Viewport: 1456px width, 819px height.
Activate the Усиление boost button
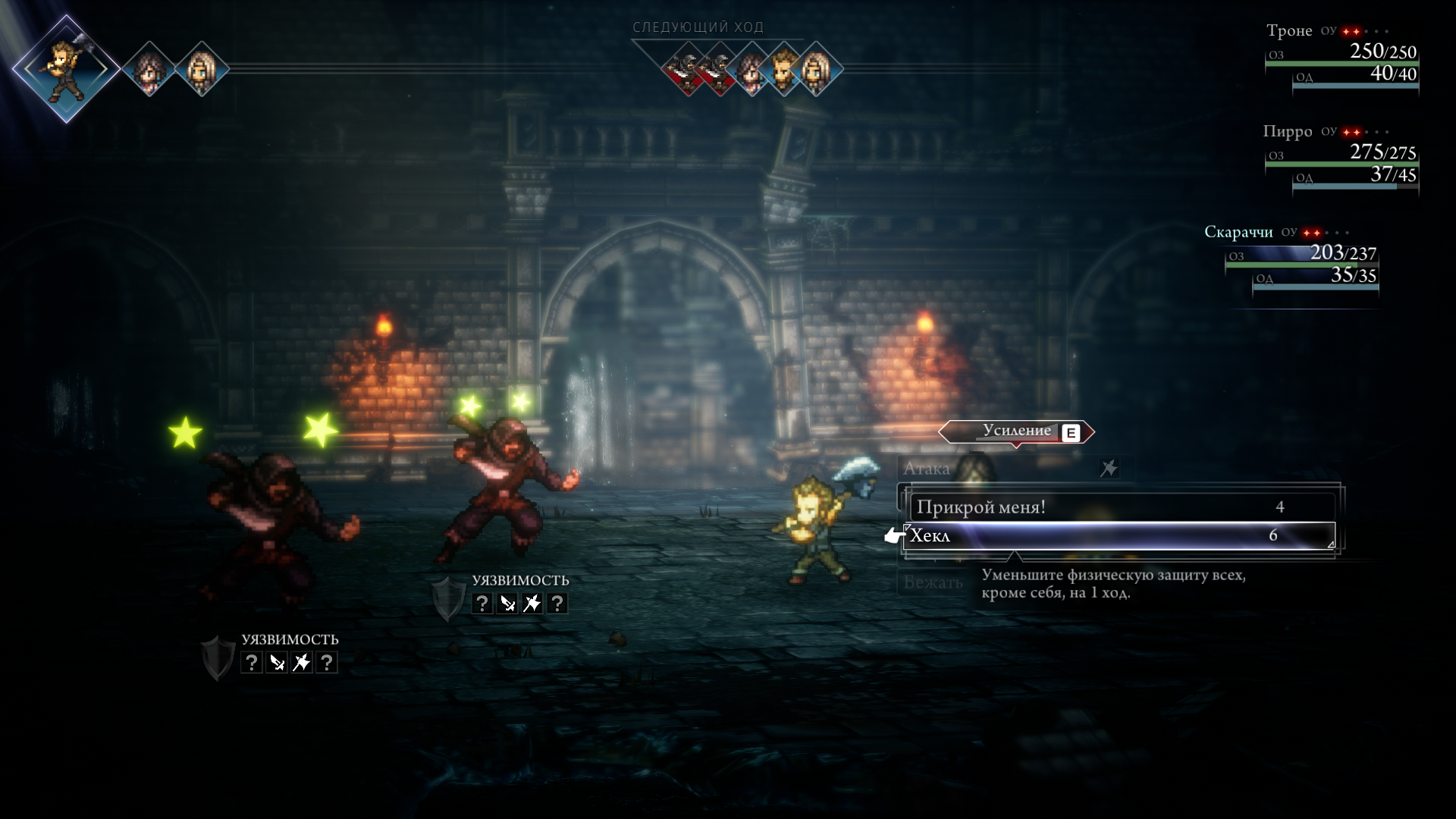[1017, 431]
